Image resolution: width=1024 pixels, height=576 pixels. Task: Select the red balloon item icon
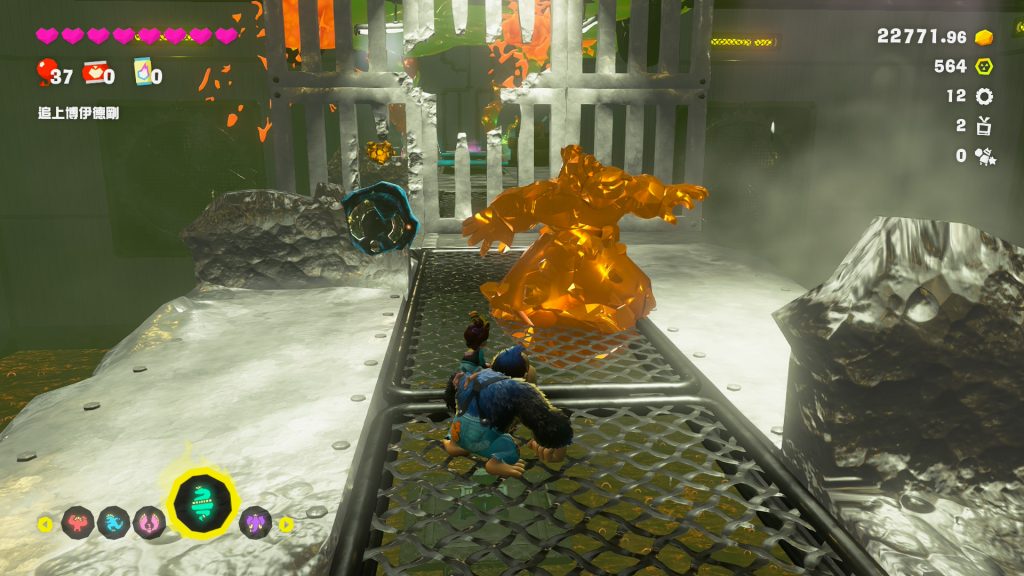pos(46,72)
